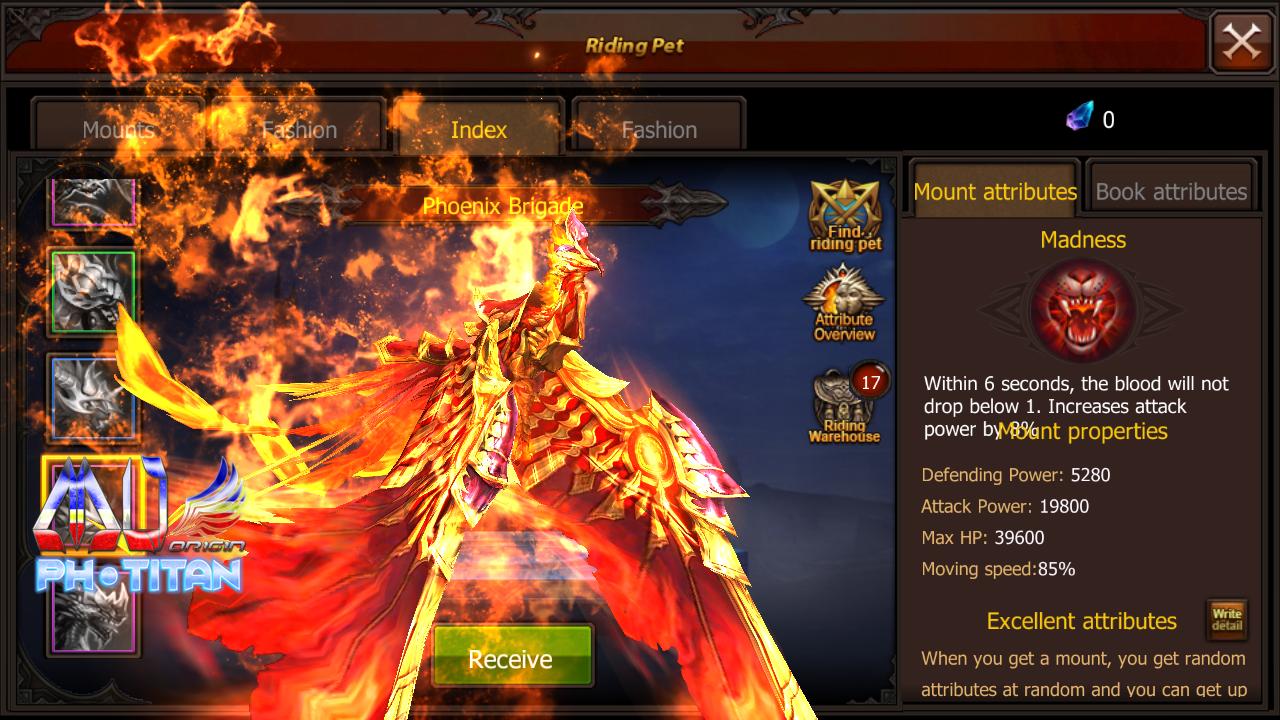Screen dimensions: 1280x720
Task: Open the Riding Warehouse
Action: pyautogui.click(x=843, y=405)
